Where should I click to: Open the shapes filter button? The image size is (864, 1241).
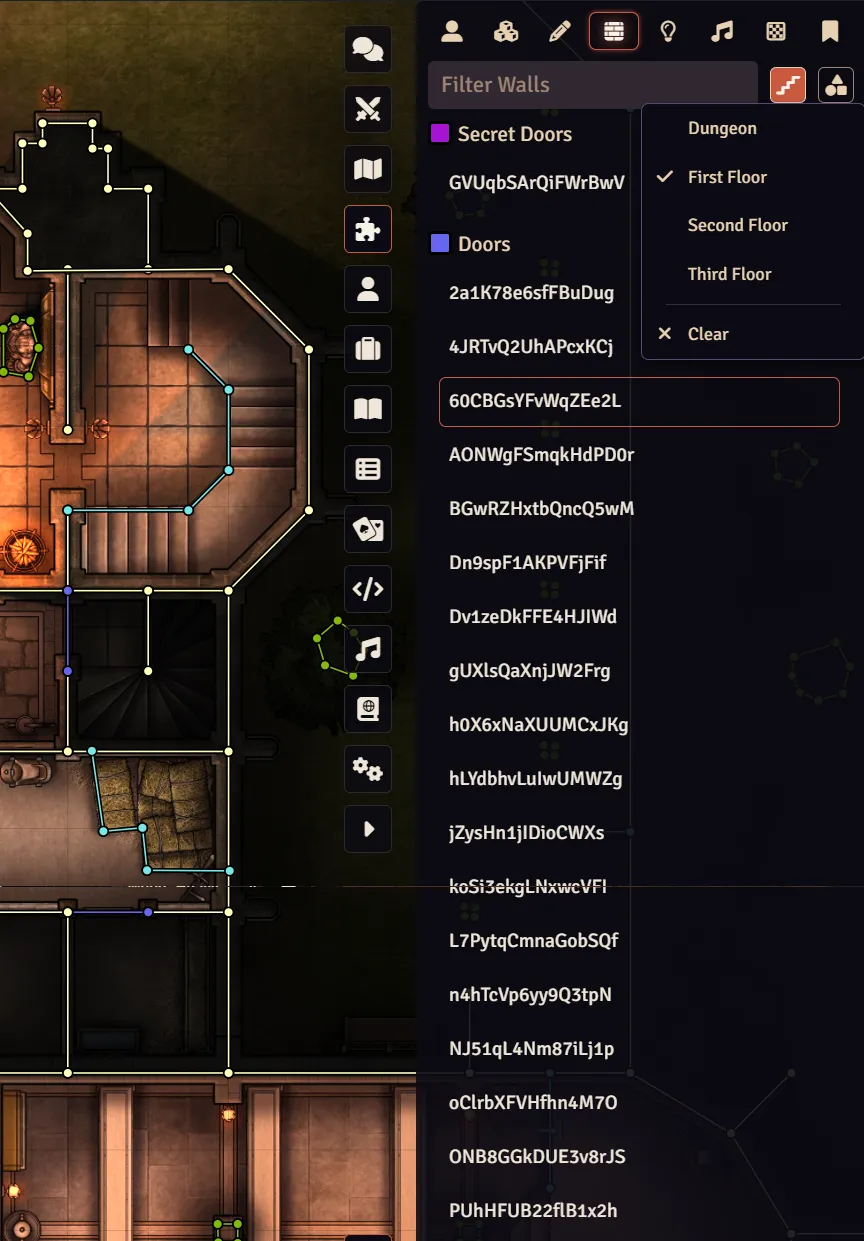click(x=835, y=85)
